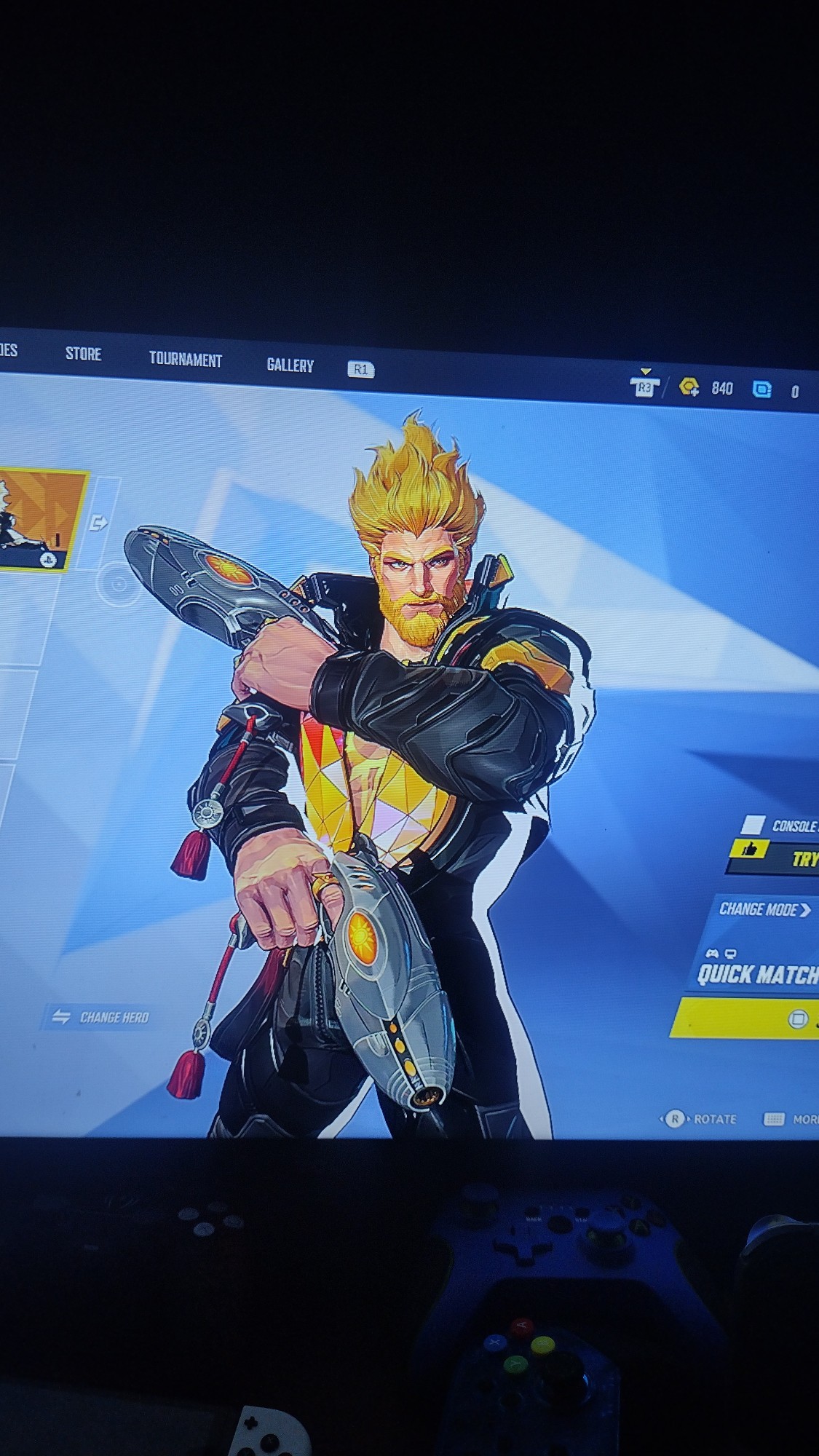Screen dimensions: 819x1456
Task: Switch to the Tournament tab
Action: [x=185, y=359]
